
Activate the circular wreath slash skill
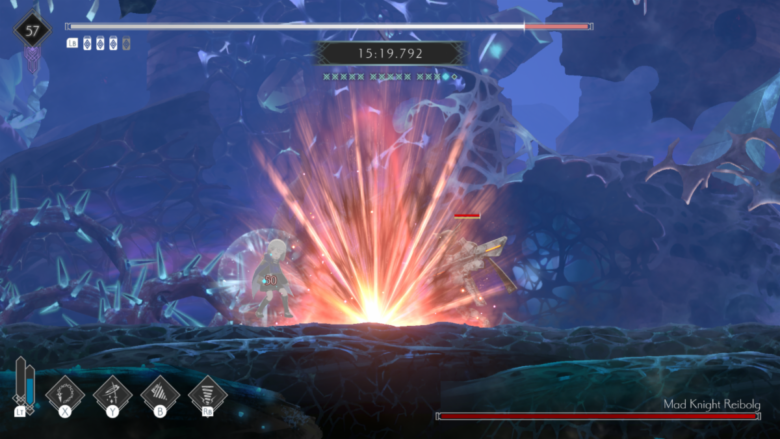pos(65,391)
